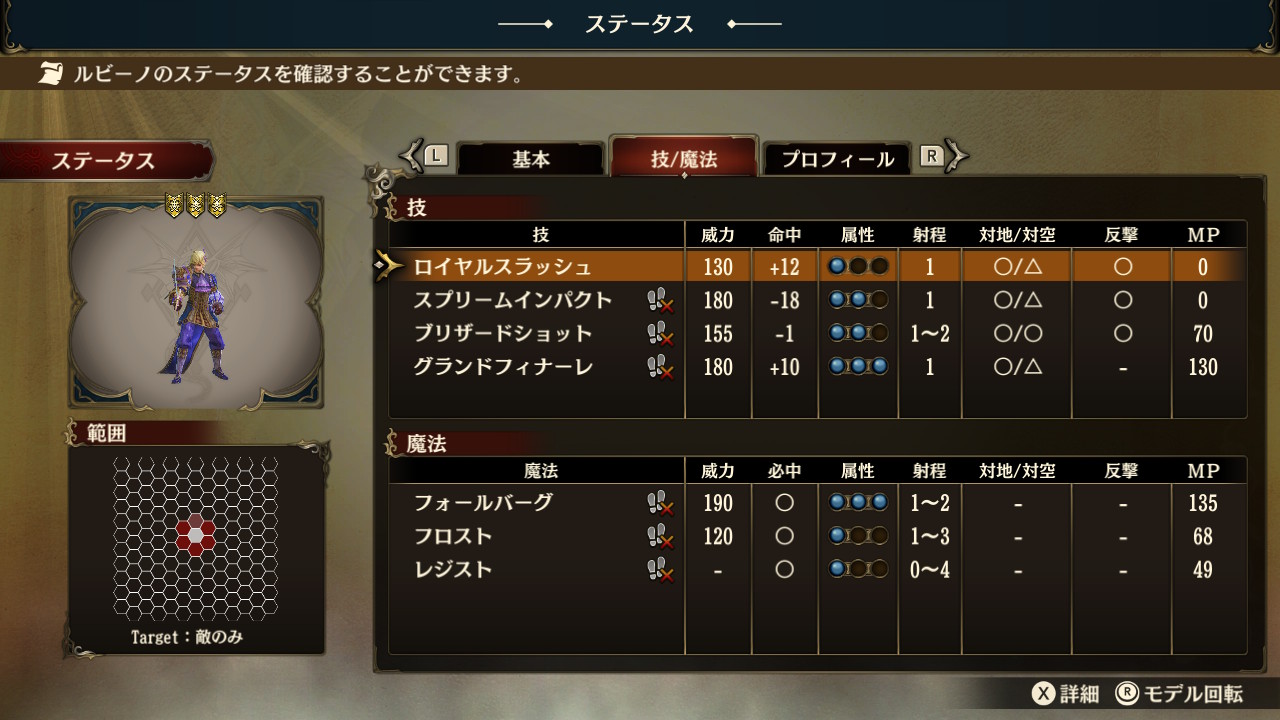Image resolution: width=1280 pixels, height=720 pixels.
Task: Switch to the 基本 tab
Action: coord(531,159)
